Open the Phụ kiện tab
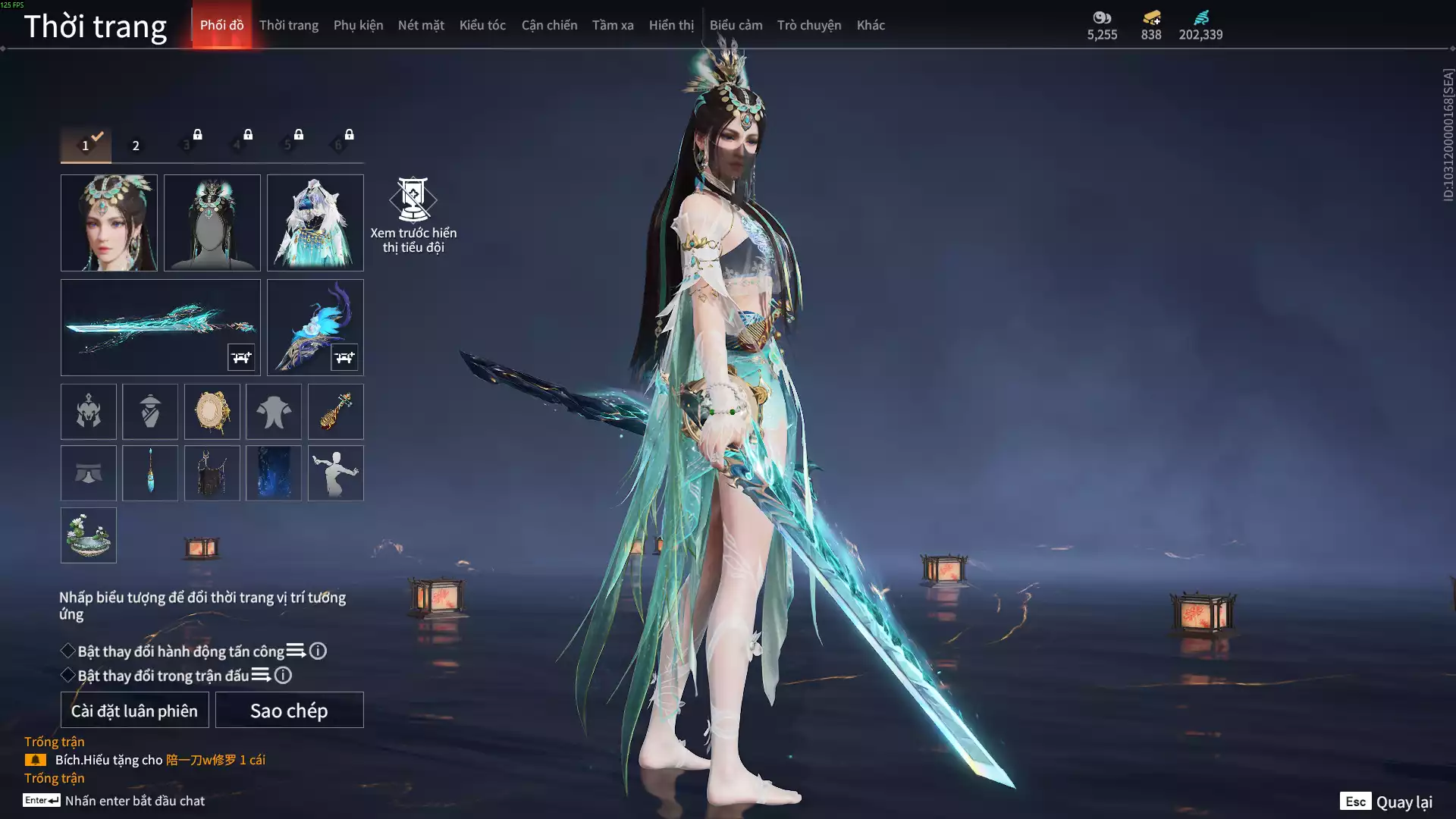This screenshot has width=1456, height=819. tap(358, 25)
